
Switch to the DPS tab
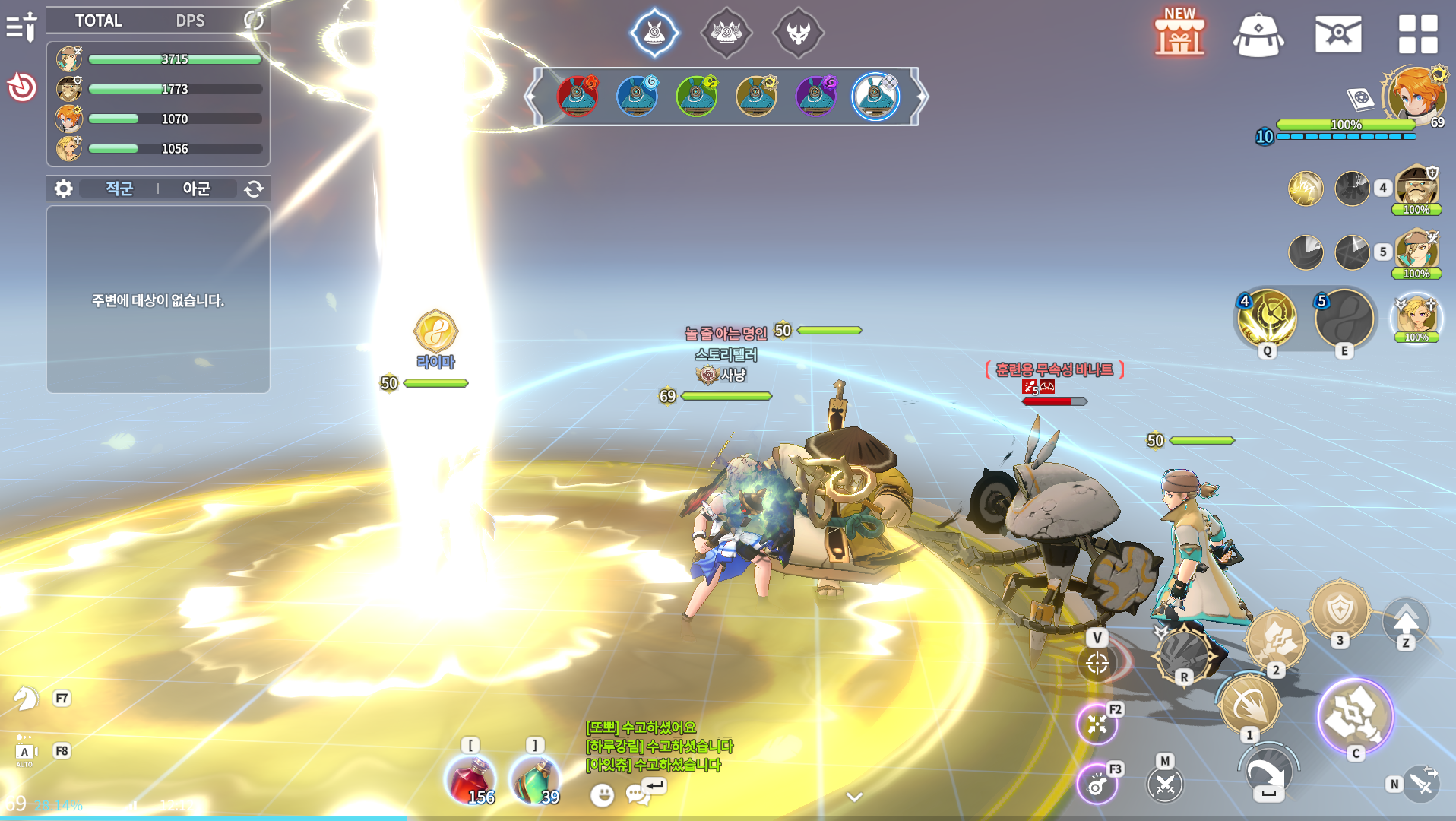tap(190, 21)
